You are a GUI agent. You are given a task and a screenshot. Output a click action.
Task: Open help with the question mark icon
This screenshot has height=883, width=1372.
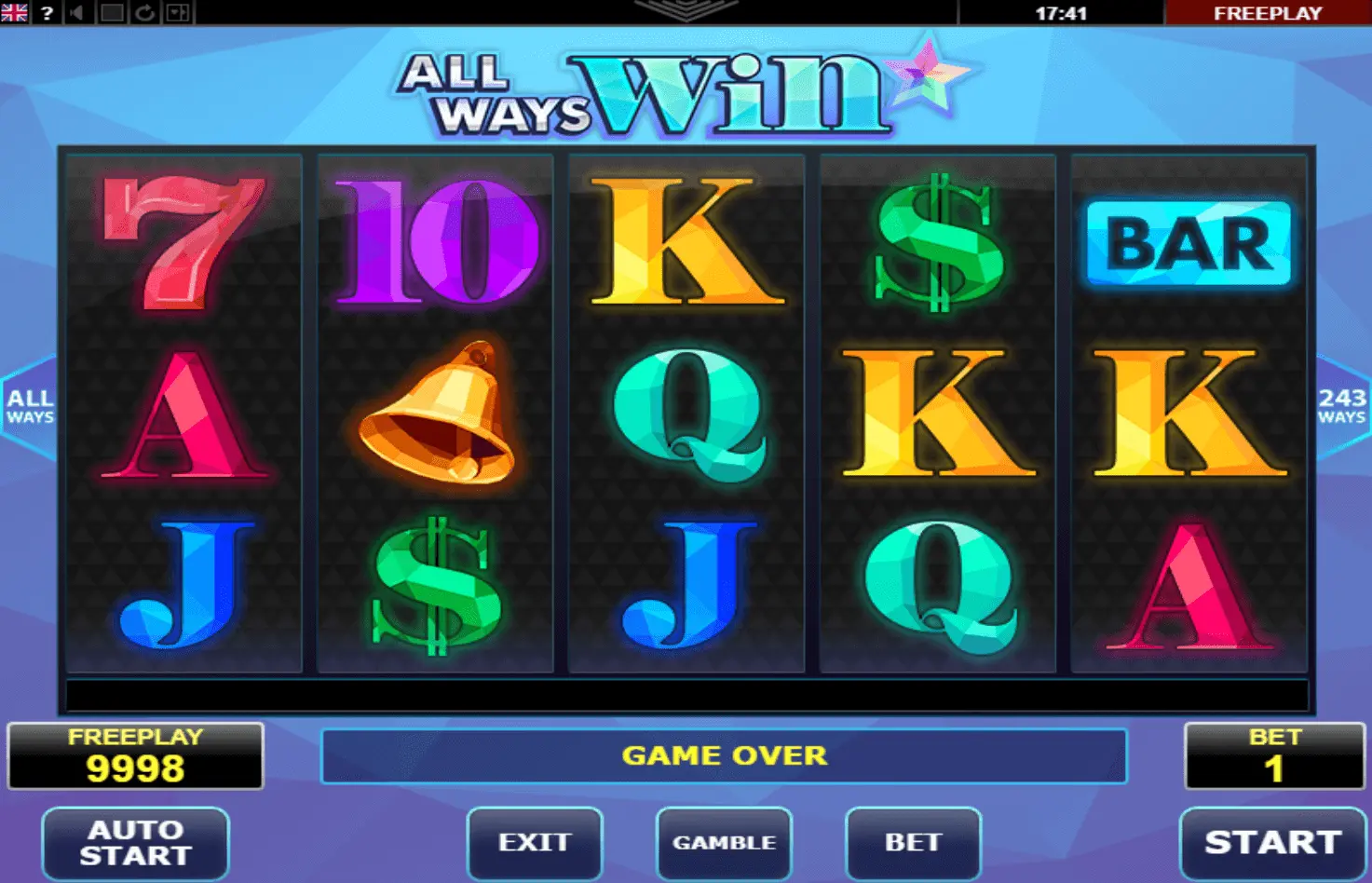click(x=47, y=13)
